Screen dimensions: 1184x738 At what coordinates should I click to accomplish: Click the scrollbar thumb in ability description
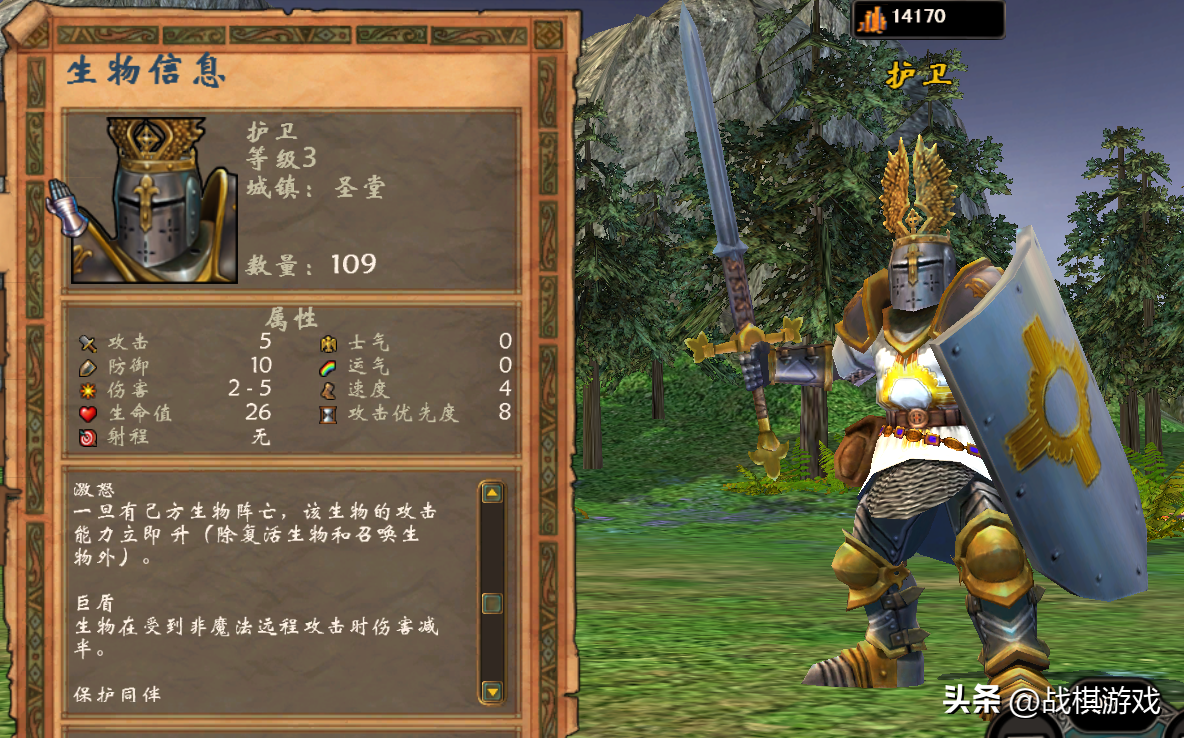[491, 603]
